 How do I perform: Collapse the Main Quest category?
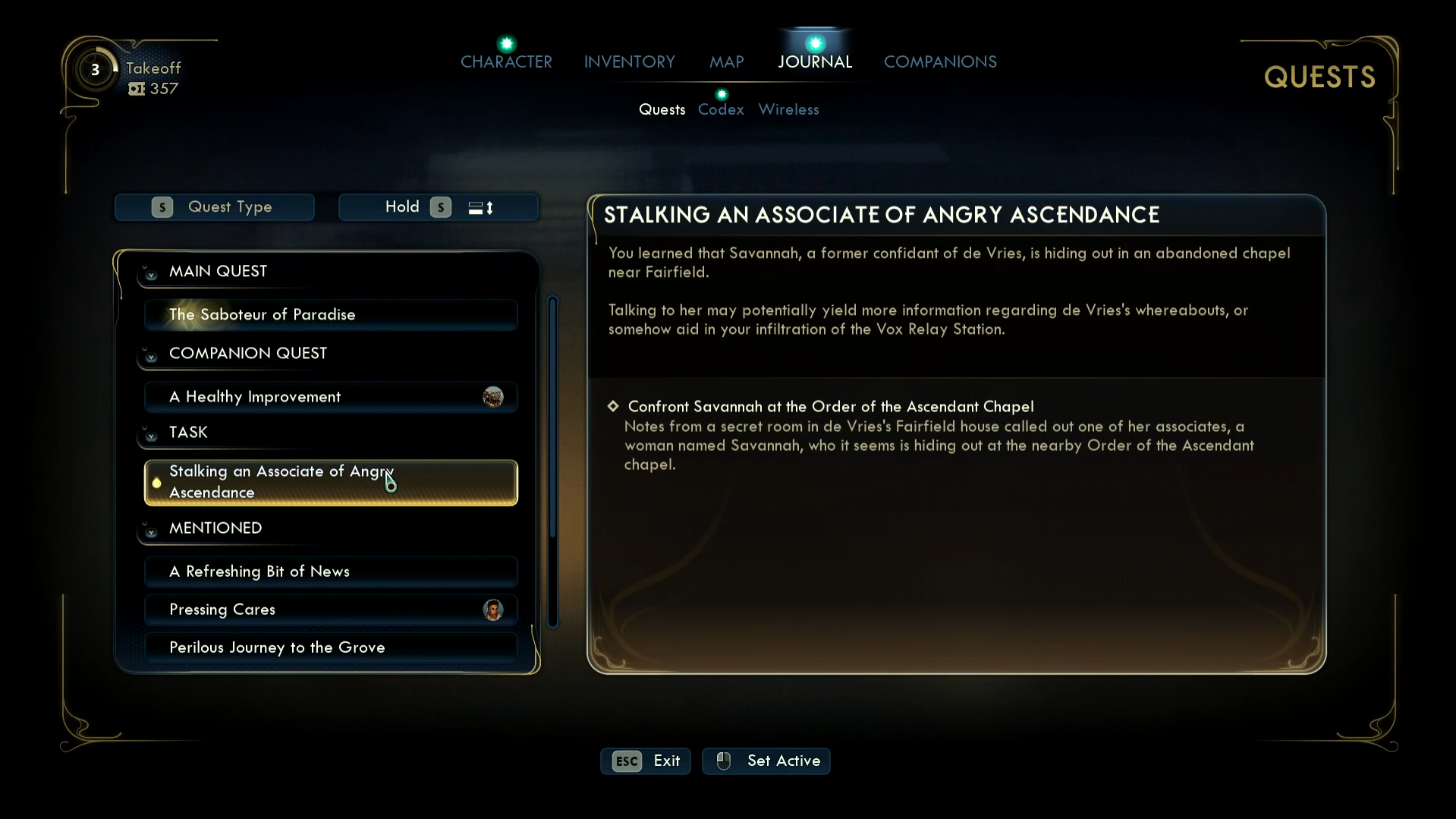tap(151, 273)
